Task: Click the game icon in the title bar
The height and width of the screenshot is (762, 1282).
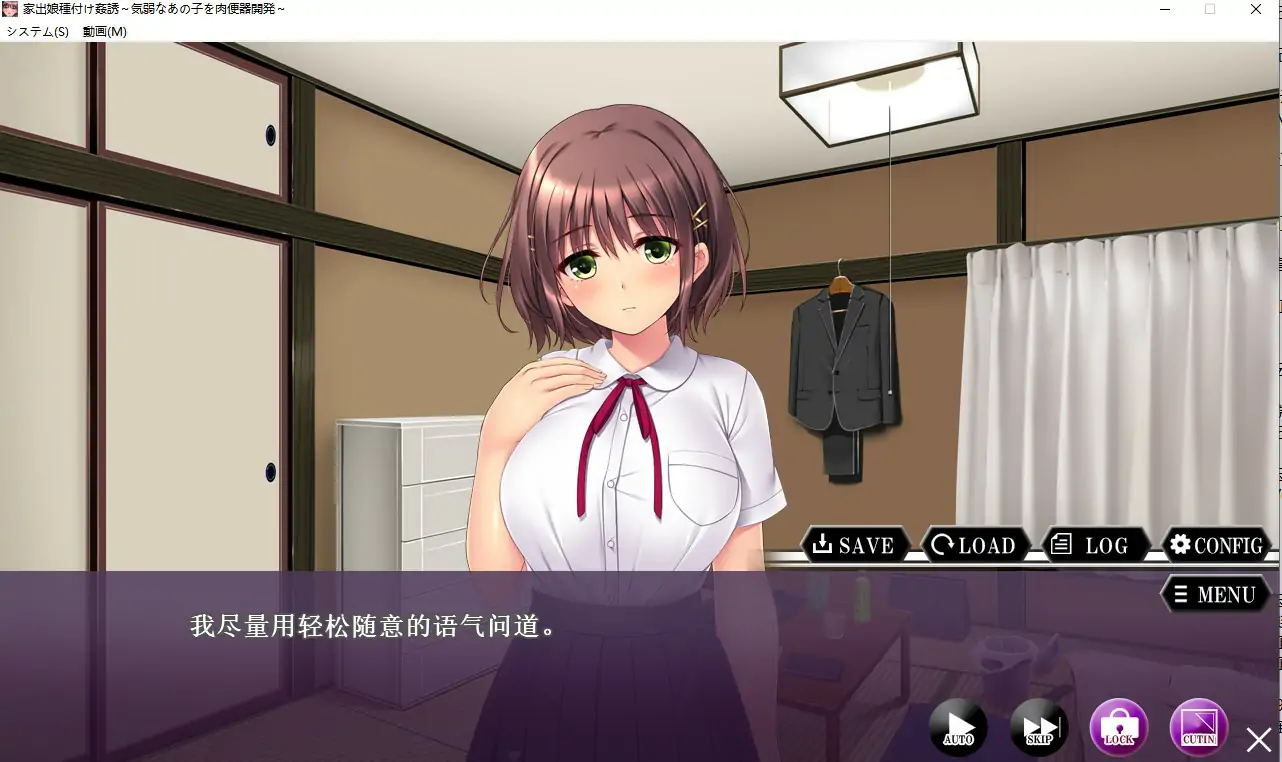Action: point(12,9)
